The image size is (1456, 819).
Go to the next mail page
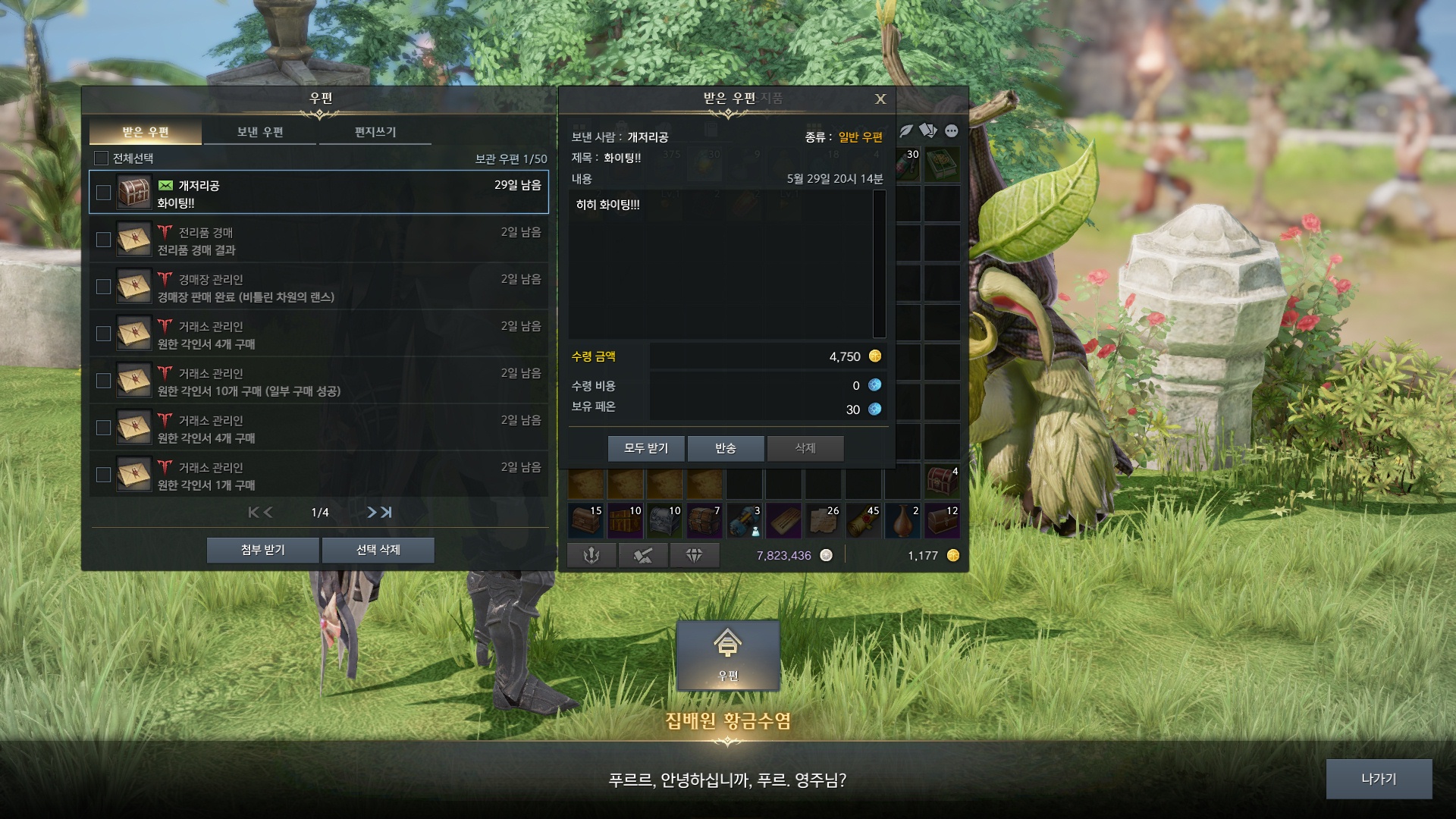pyautogui.click(x=371, y=513)
